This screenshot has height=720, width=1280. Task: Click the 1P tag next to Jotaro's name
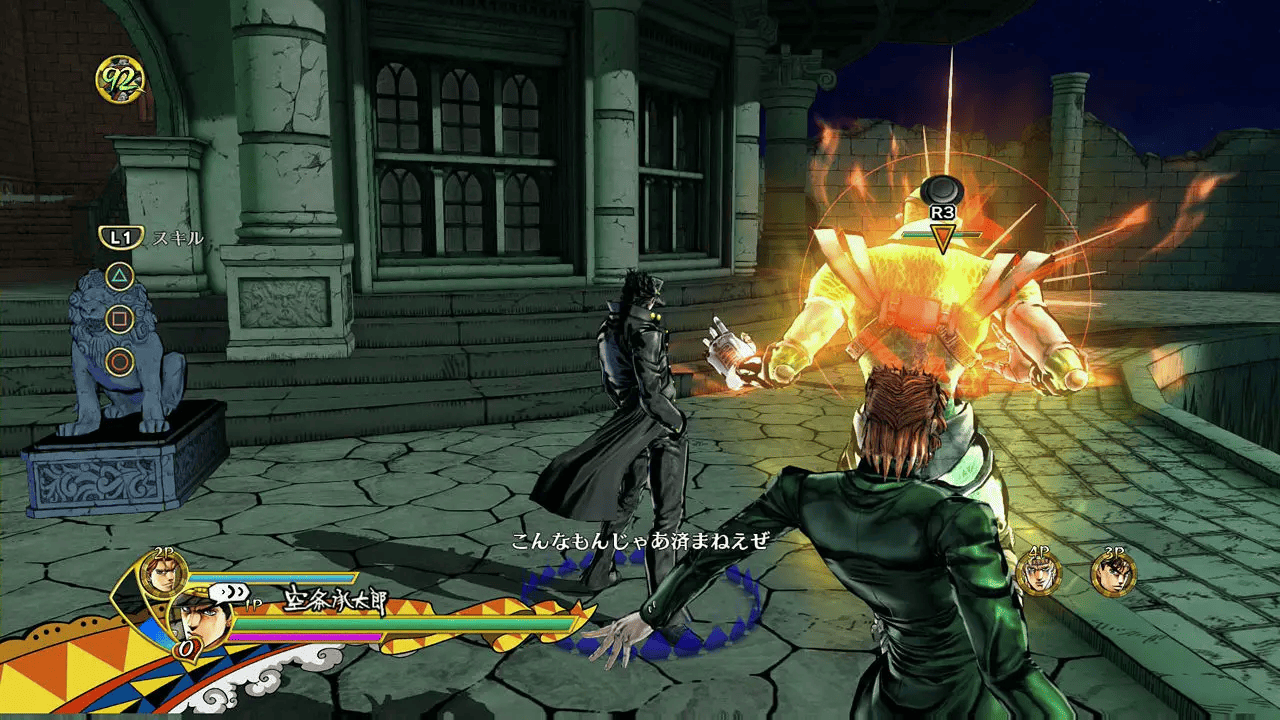click(x=252, y=603)
